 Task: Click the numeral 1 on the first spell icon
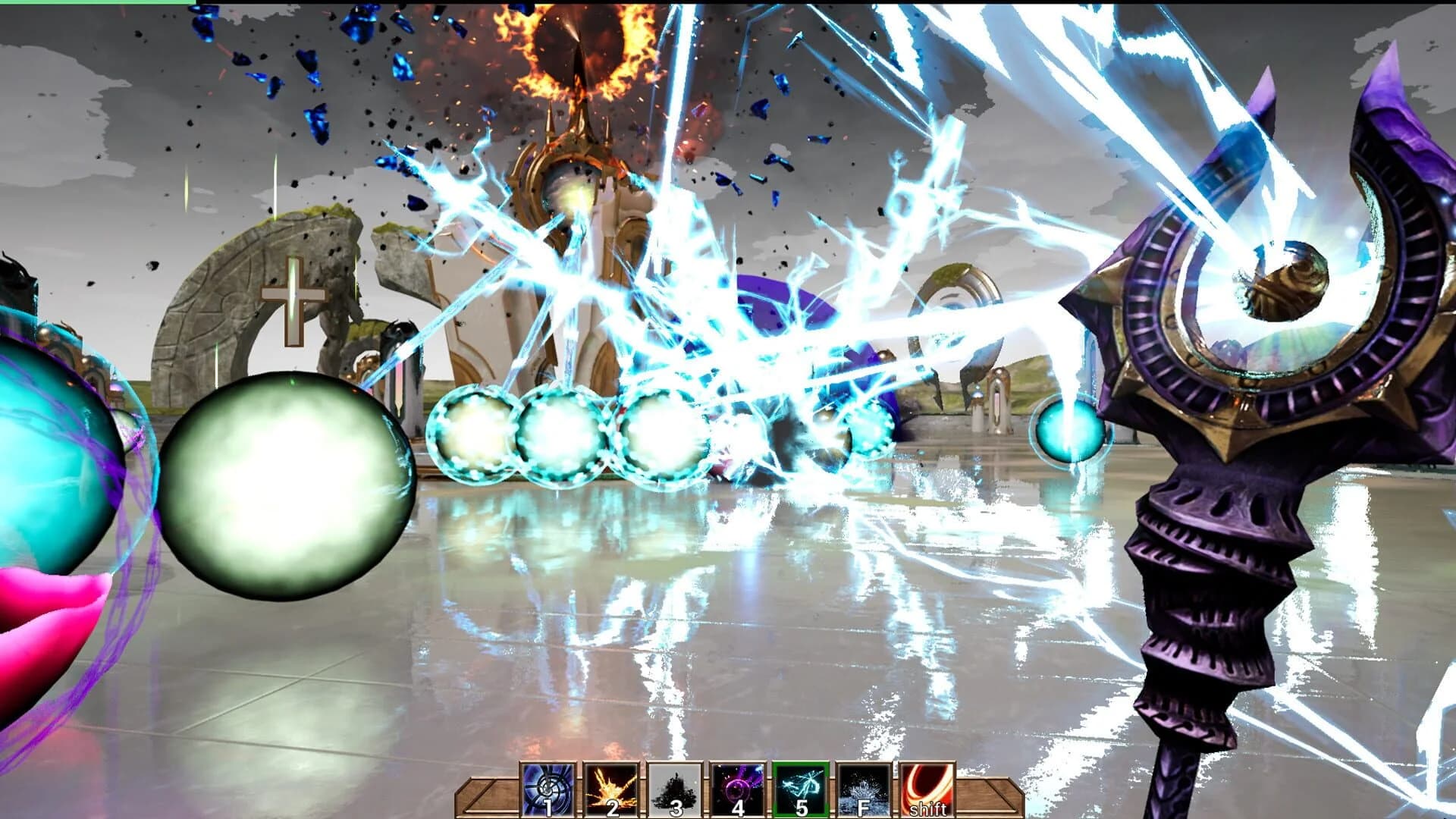click(x=547, y=805)
